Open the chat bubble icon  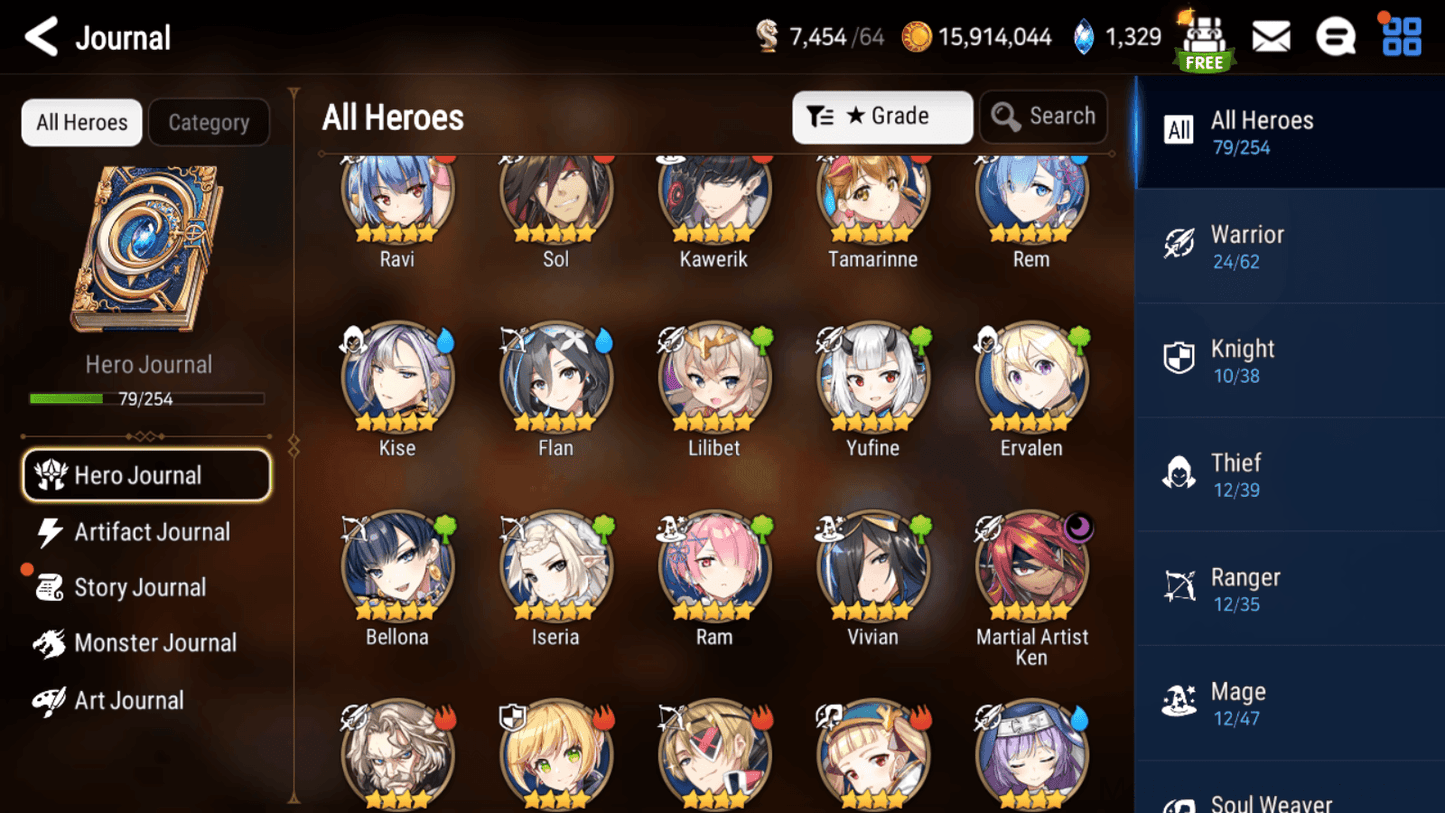1336,36
